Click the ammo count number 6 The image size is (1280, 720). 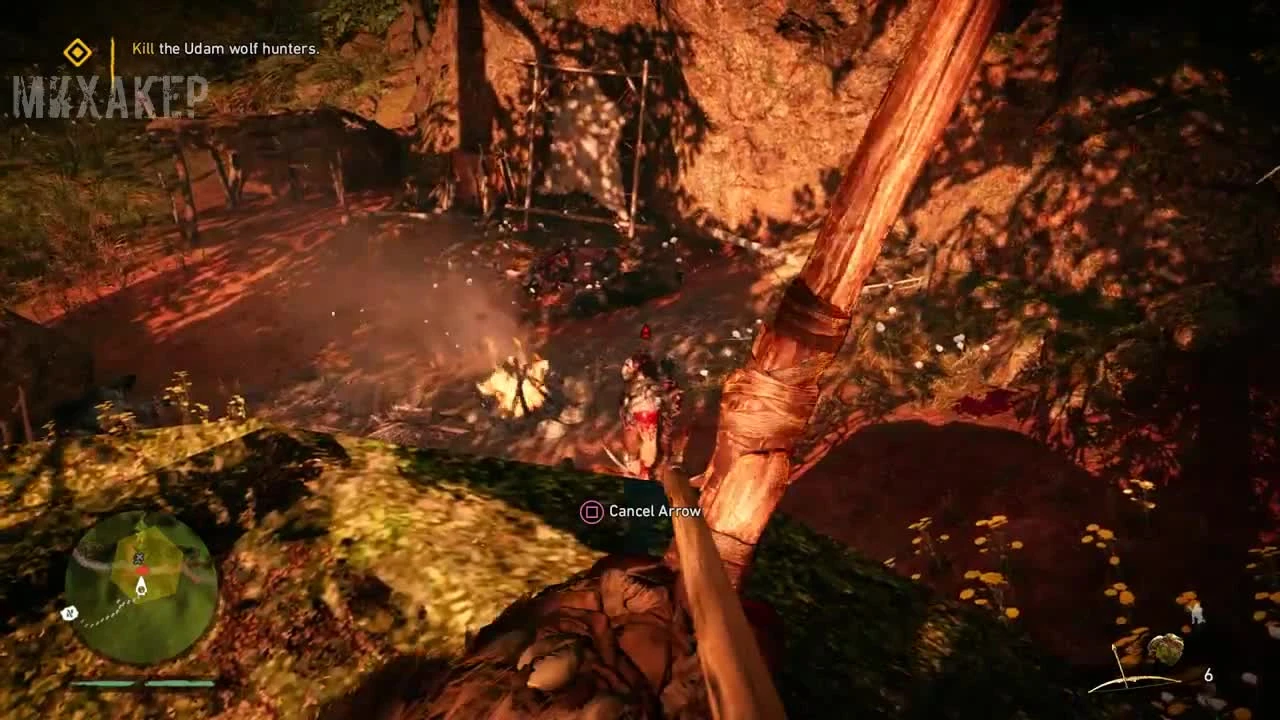click(x=1209, y=674)
